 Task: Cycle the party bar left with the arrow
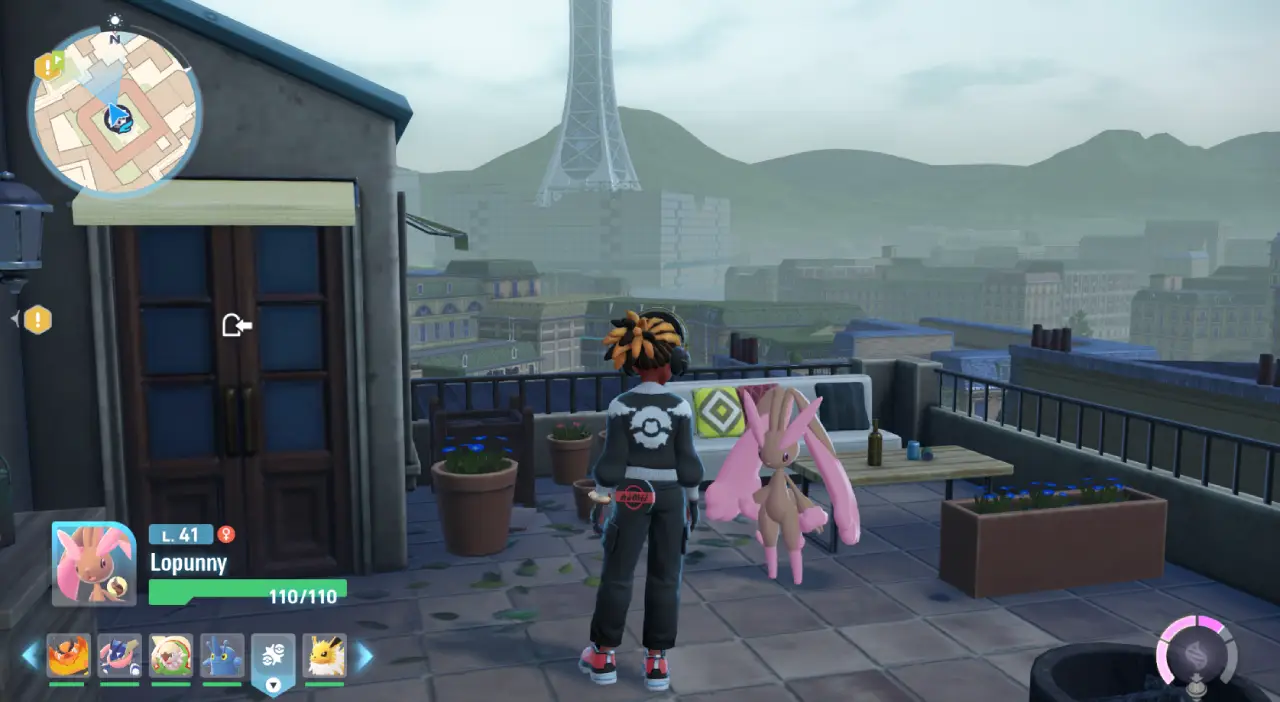pyautogui.click(x=30, y=656)
